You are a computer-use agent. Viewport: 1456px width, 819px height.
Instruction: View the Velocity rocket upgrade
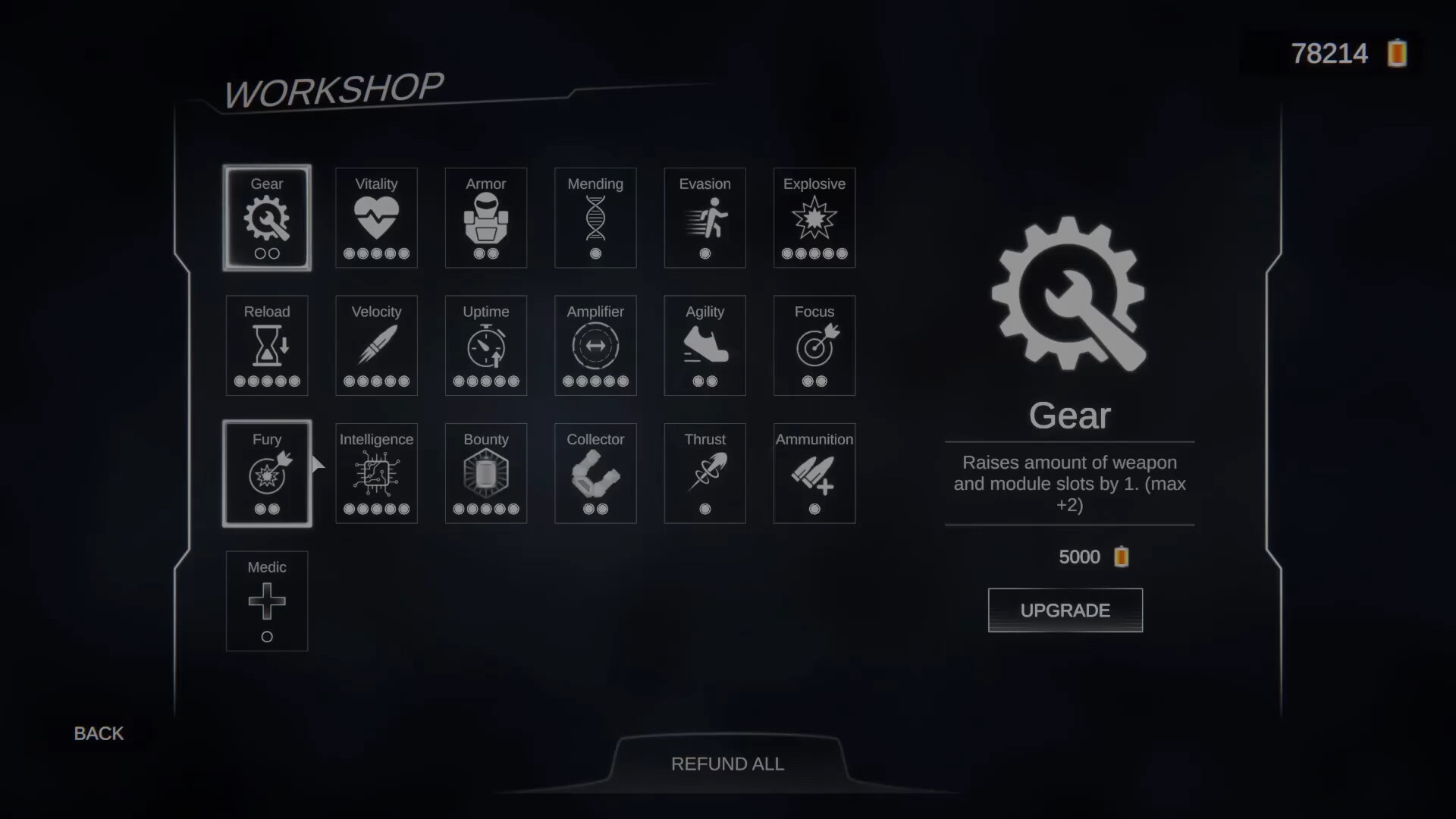tap(376, 345)
